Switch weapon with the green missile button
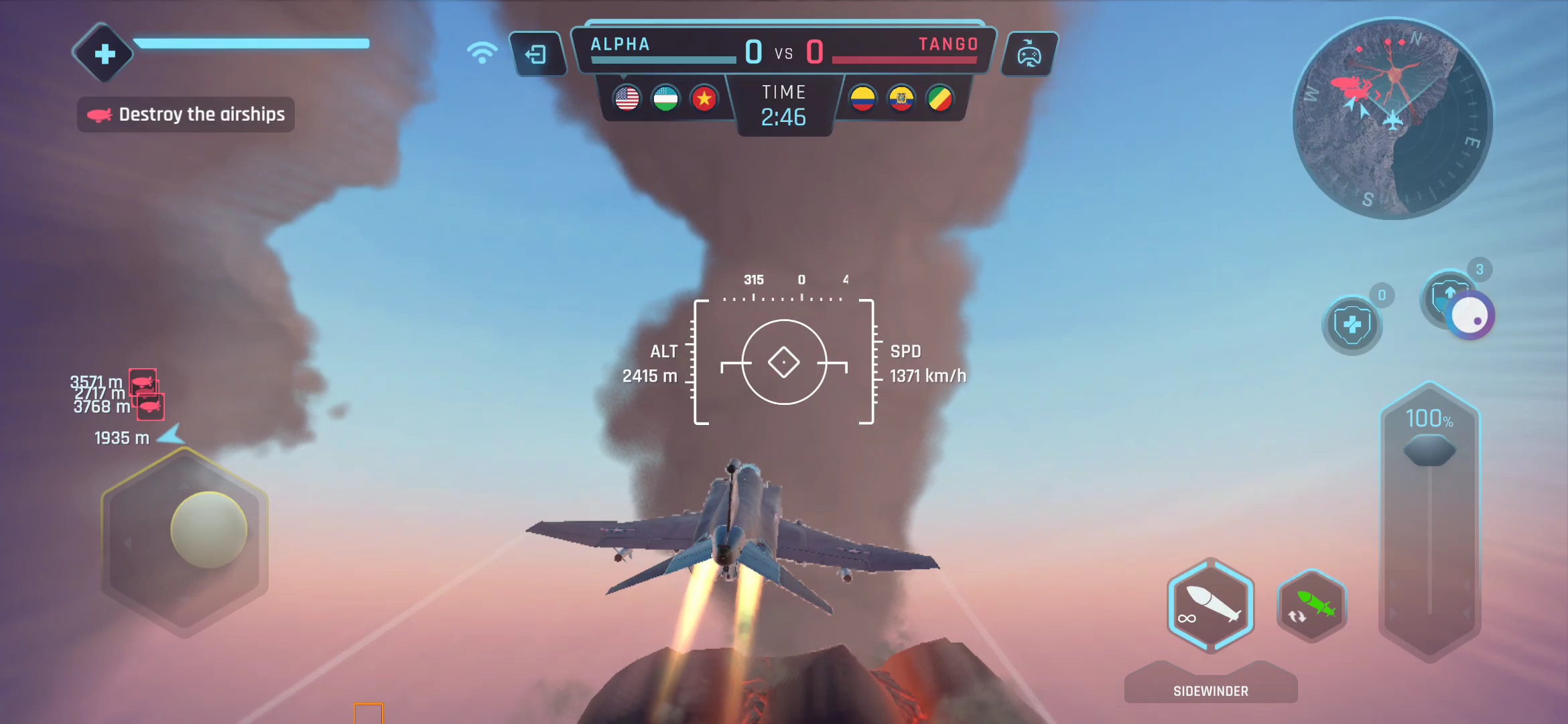 1312,605
